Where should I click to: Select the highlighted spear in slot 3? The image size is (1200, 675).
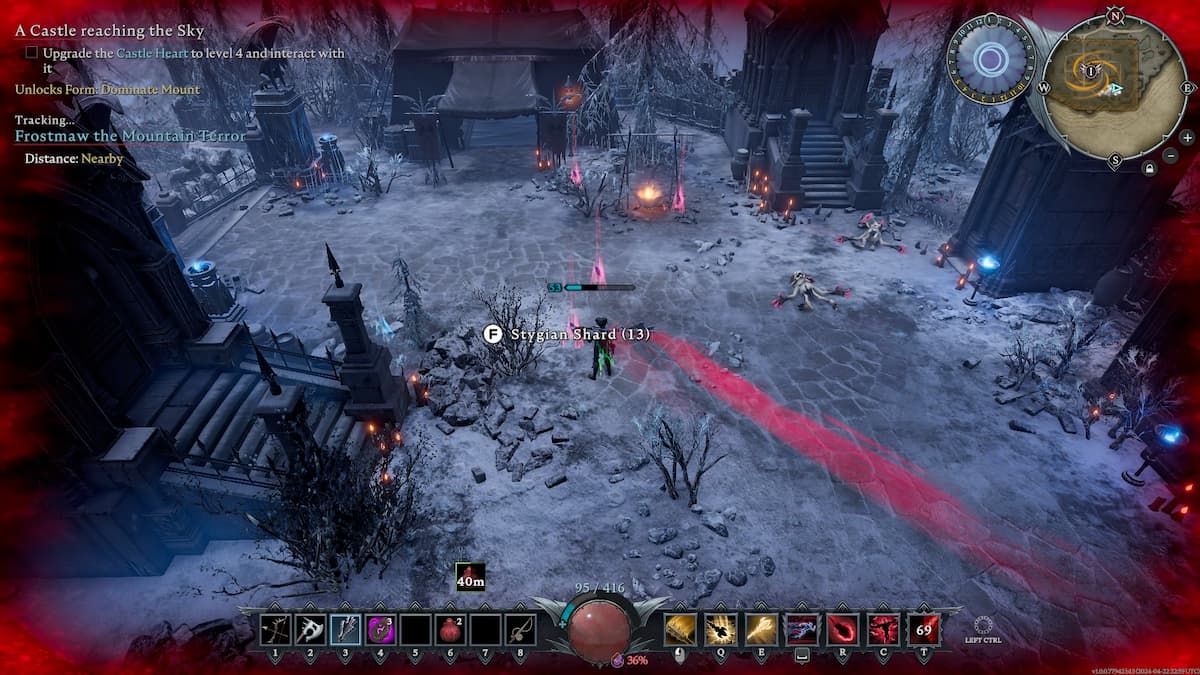[x=345, y=629]
